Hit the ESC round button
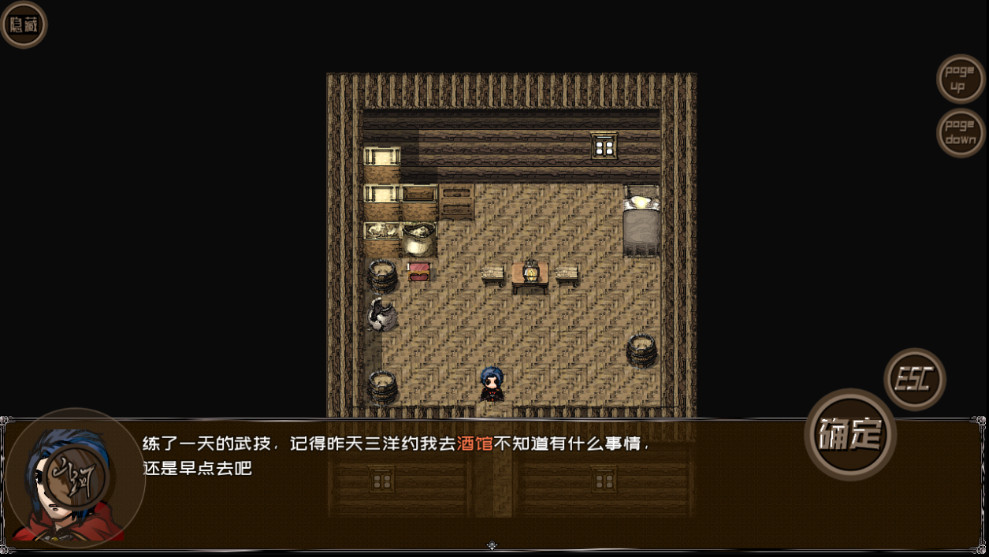 [x=914, y=379]
